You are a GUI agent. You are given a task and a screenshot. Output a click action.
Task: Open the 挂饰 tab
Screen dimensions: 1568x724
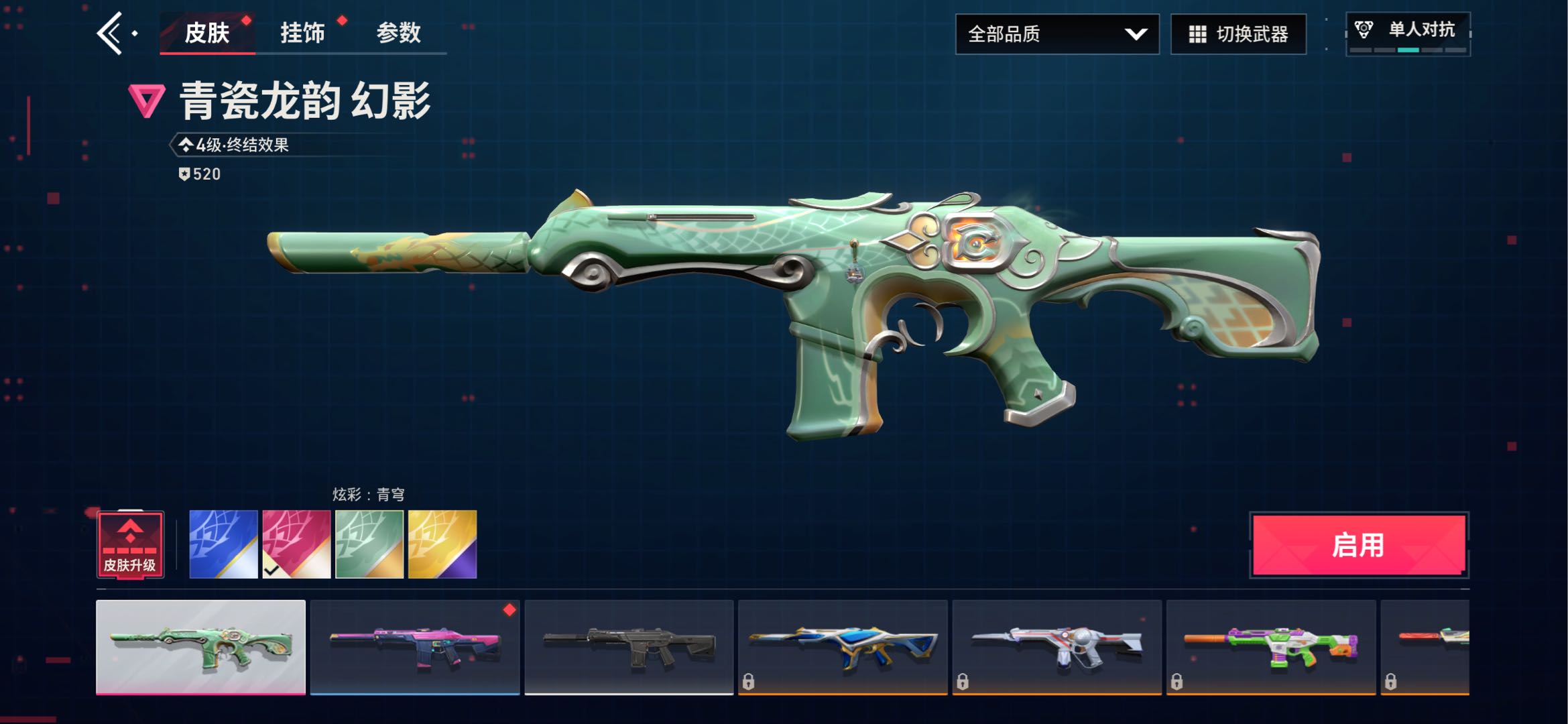(x=302, y=33)
